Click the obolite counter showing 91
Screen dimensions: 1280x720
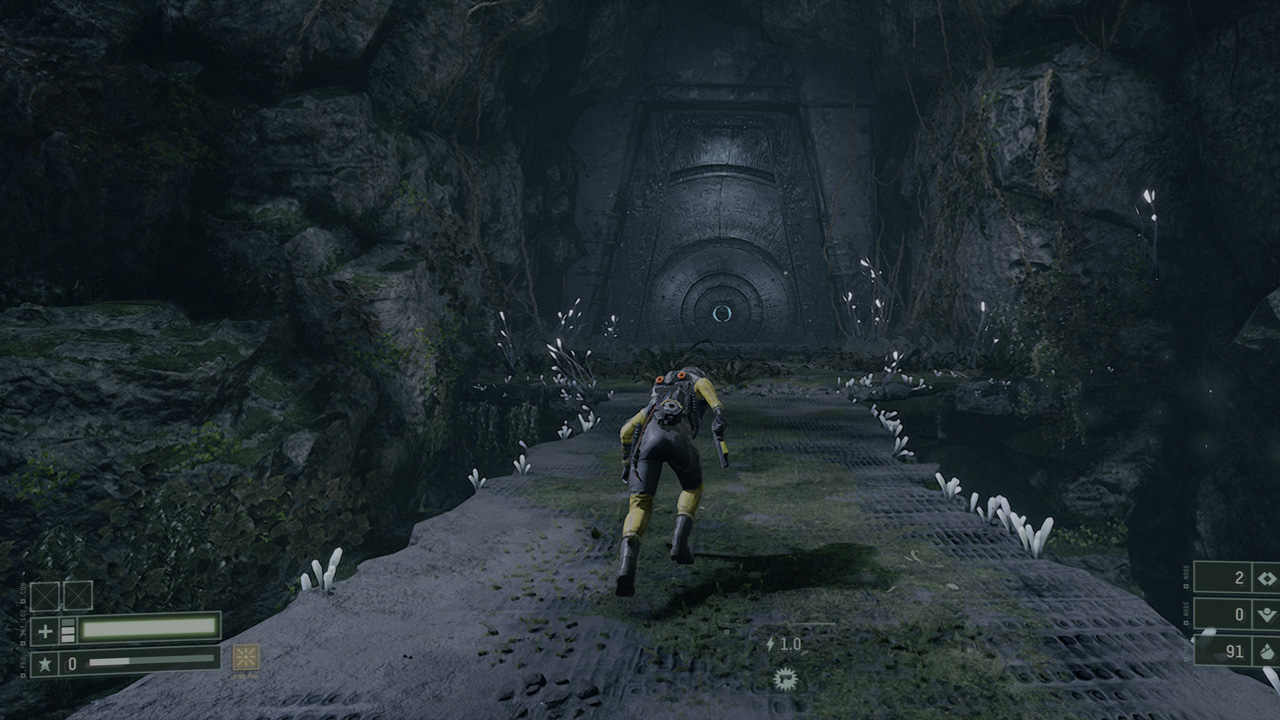coord(1233,652)
